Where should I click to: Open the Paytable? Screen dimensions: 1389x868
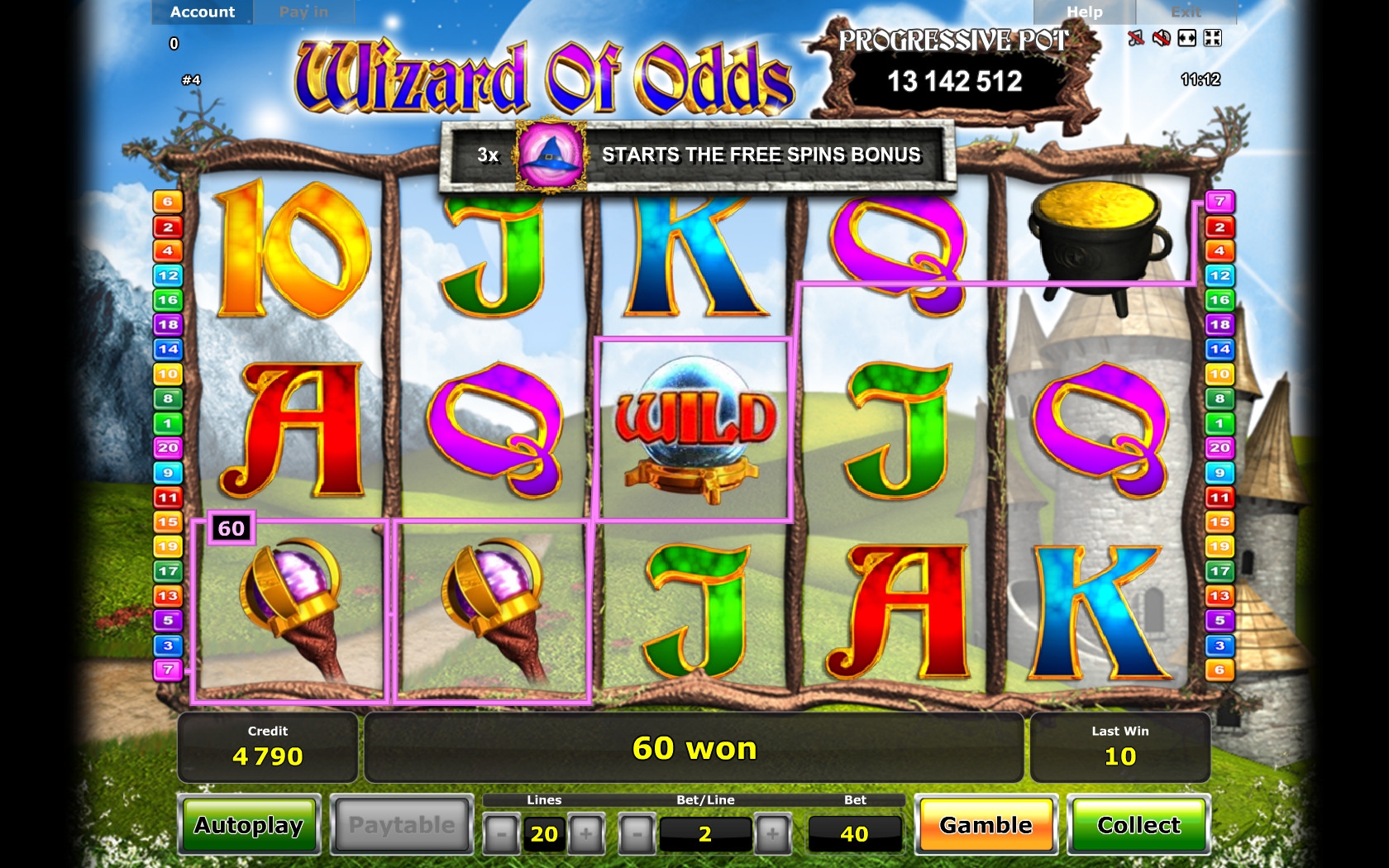coord(402,825)
